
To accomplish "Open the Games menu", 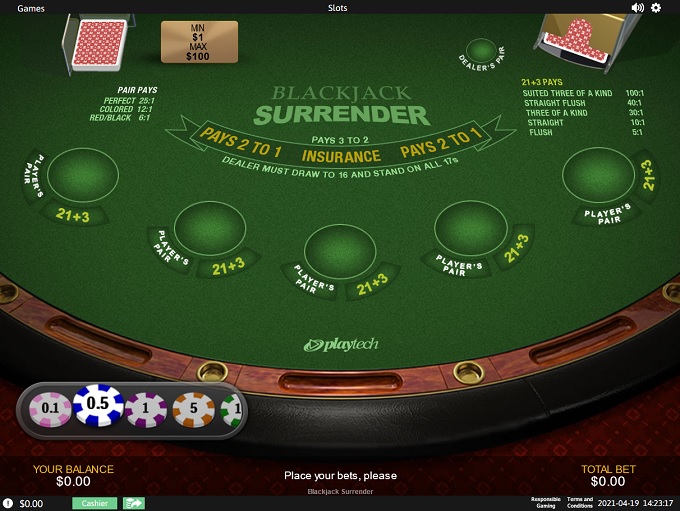I will pos(31,7).
